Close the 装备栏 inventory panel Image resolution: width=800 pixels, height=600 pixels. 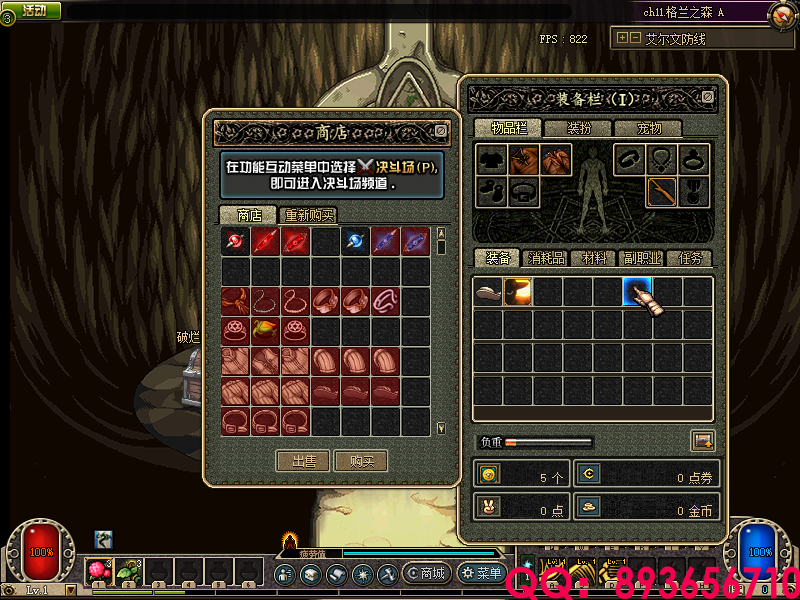click(708, 97)
